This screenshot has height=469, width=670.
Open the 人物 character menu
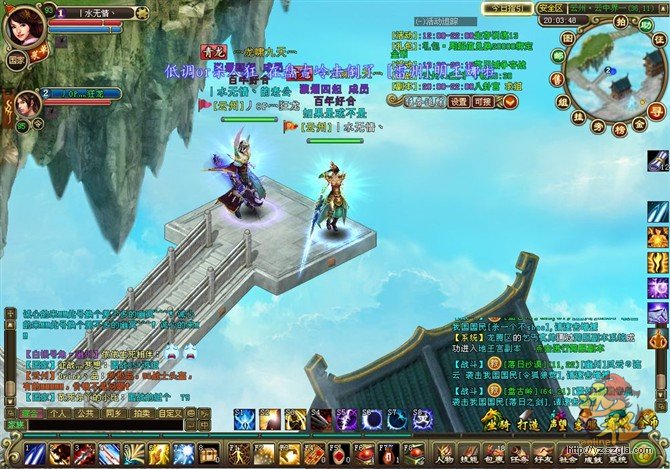coord(445,452)
